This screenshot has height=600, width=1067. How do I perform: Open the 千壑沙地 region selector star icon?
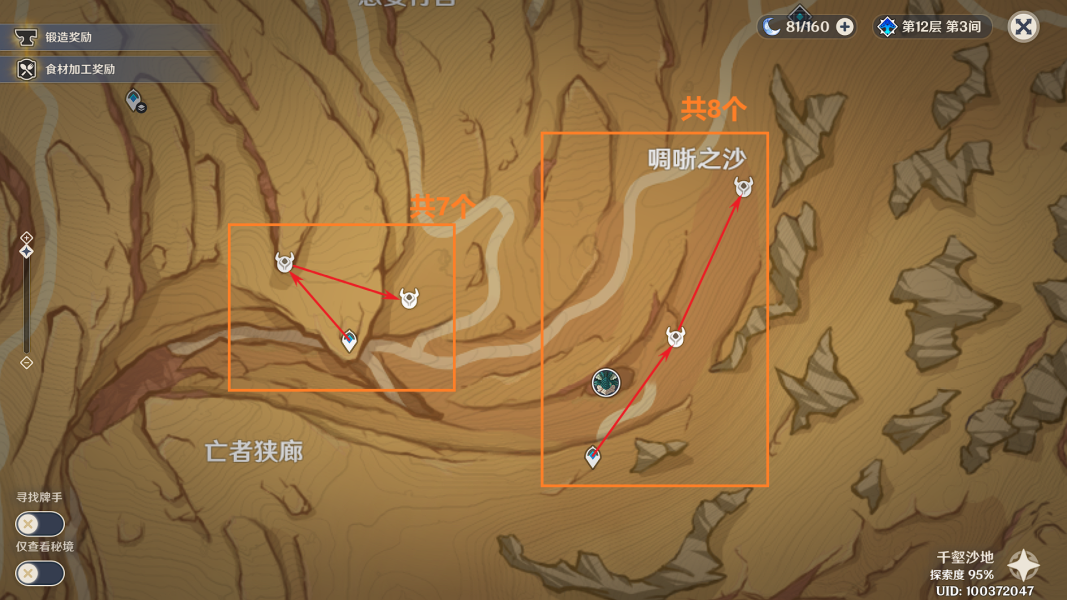click(x=1023, y=566)
